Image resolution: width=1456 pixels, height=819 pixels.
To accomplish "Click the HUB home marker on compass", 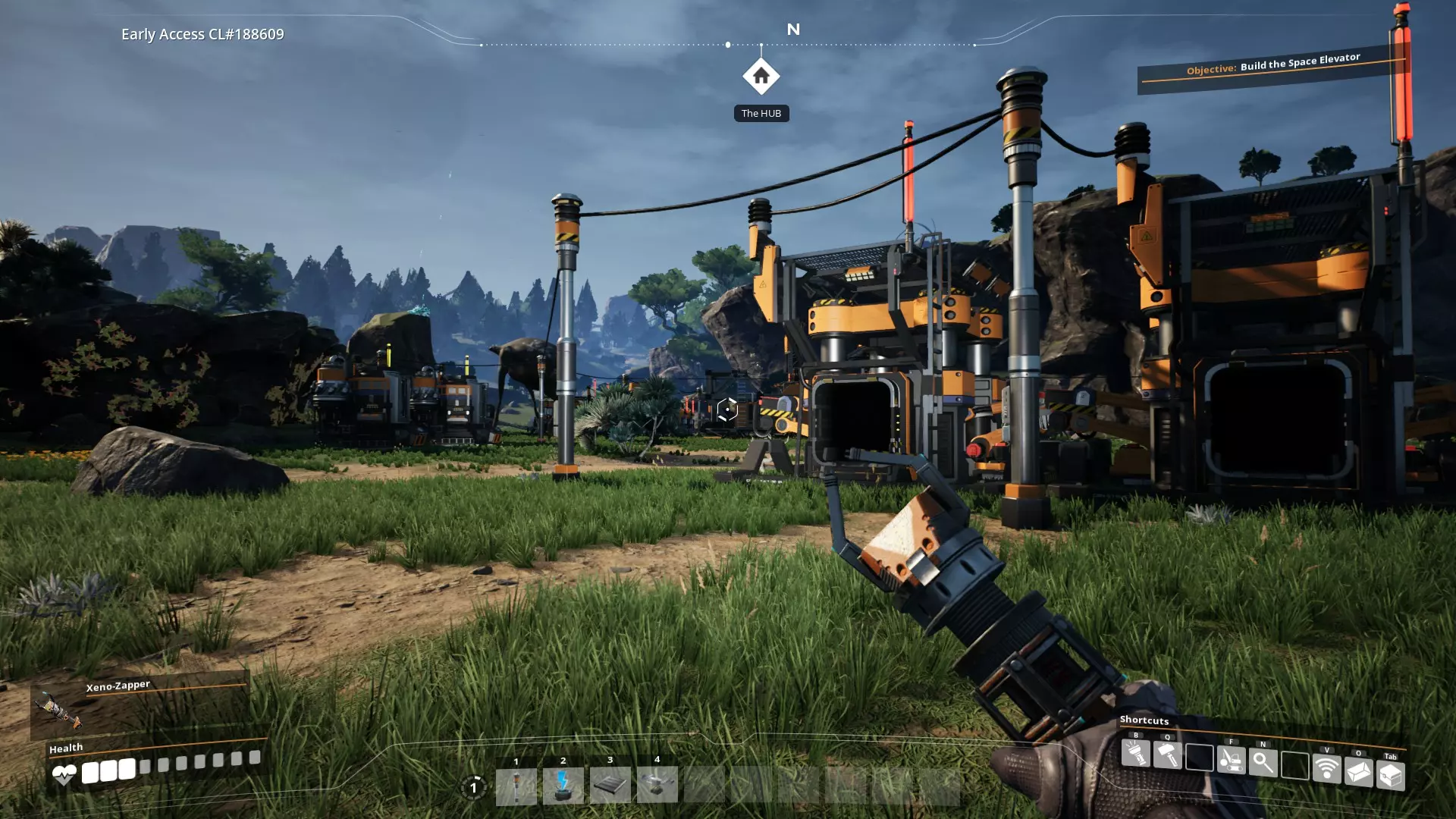I will (761, 77).
